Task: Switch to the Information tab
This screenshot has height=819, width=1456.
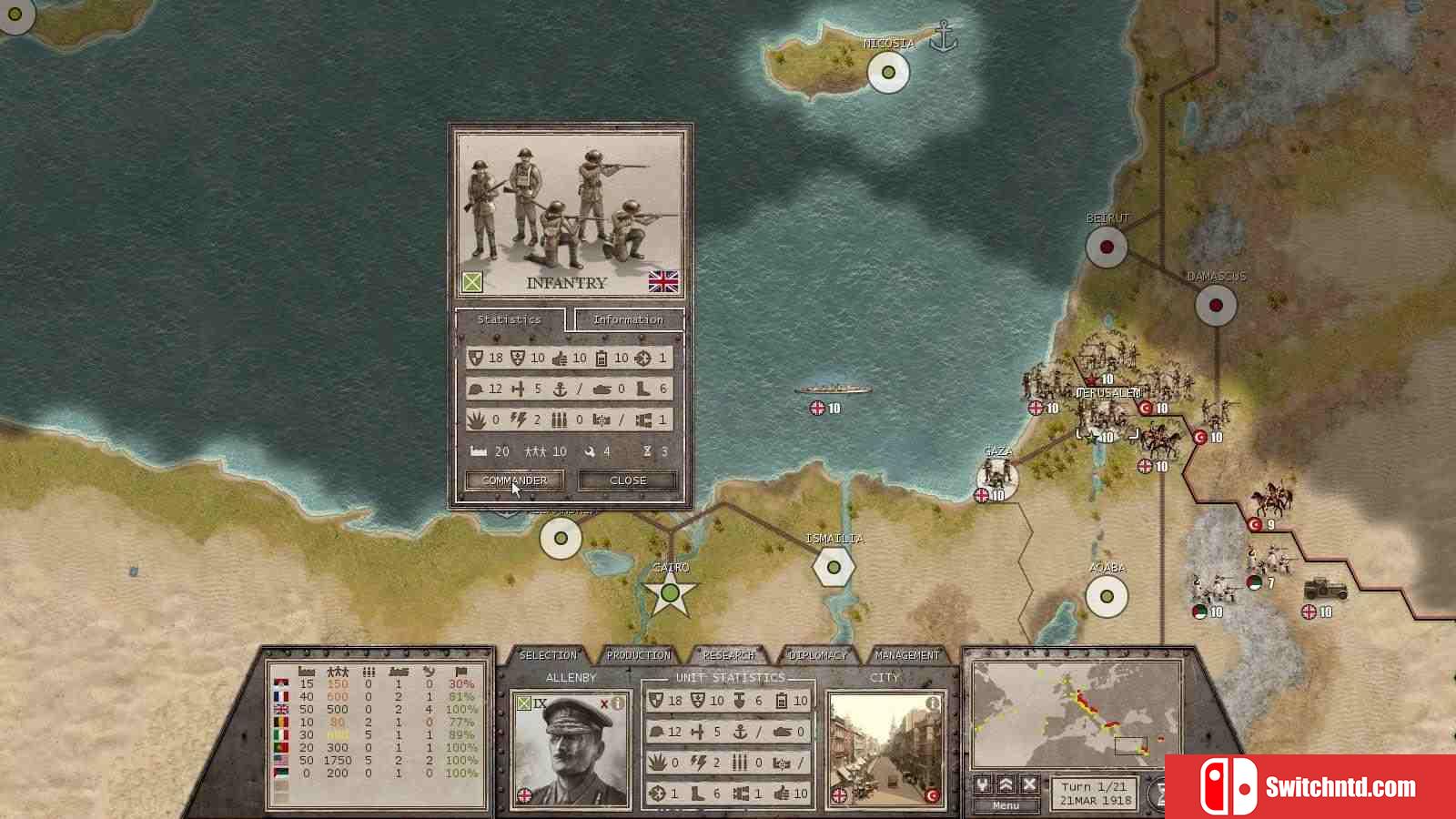Action: point(628,319)
